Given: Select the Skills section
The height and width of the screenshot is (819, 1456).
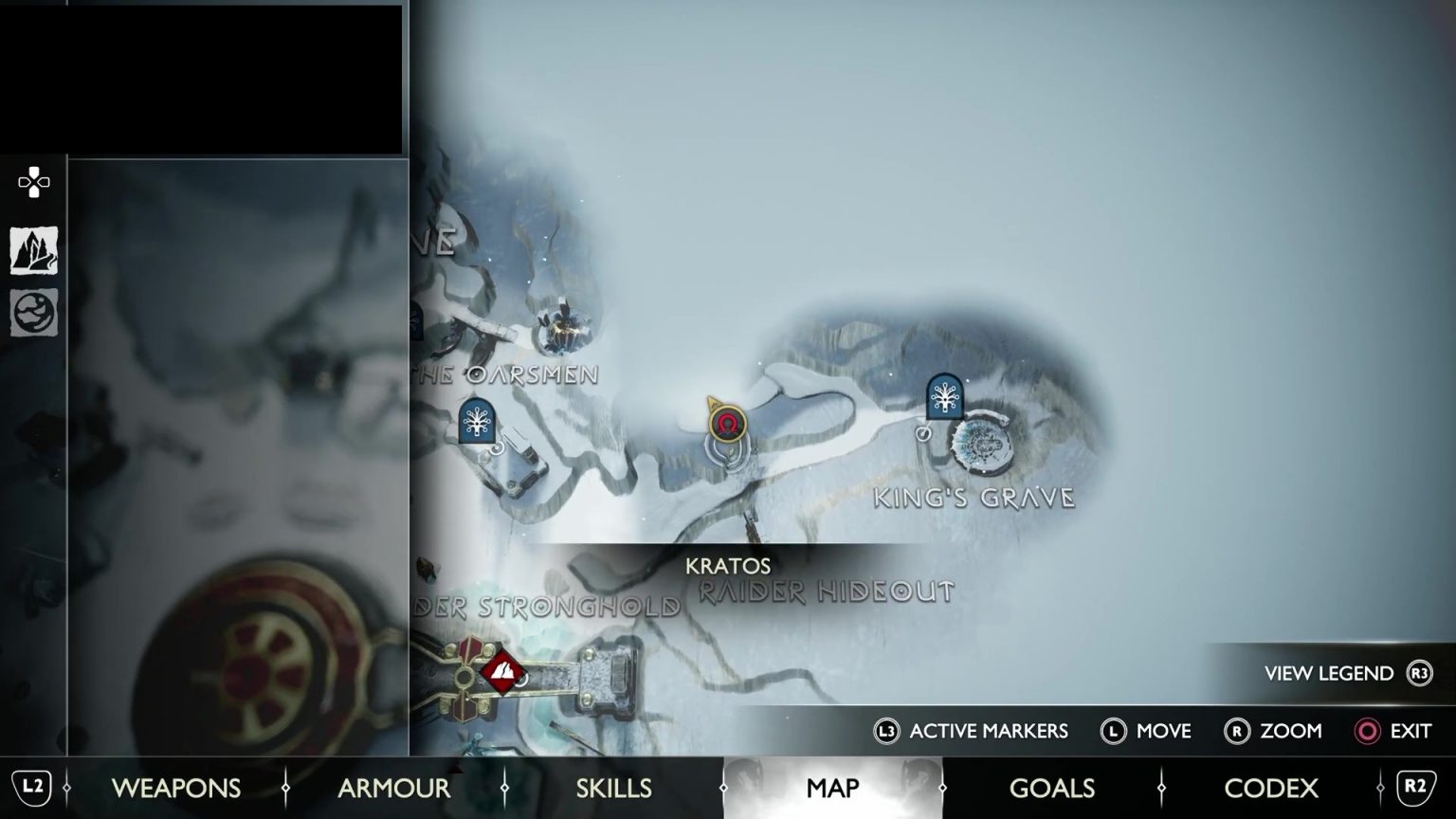Looking at the screenshot, I should pos(613,788).
